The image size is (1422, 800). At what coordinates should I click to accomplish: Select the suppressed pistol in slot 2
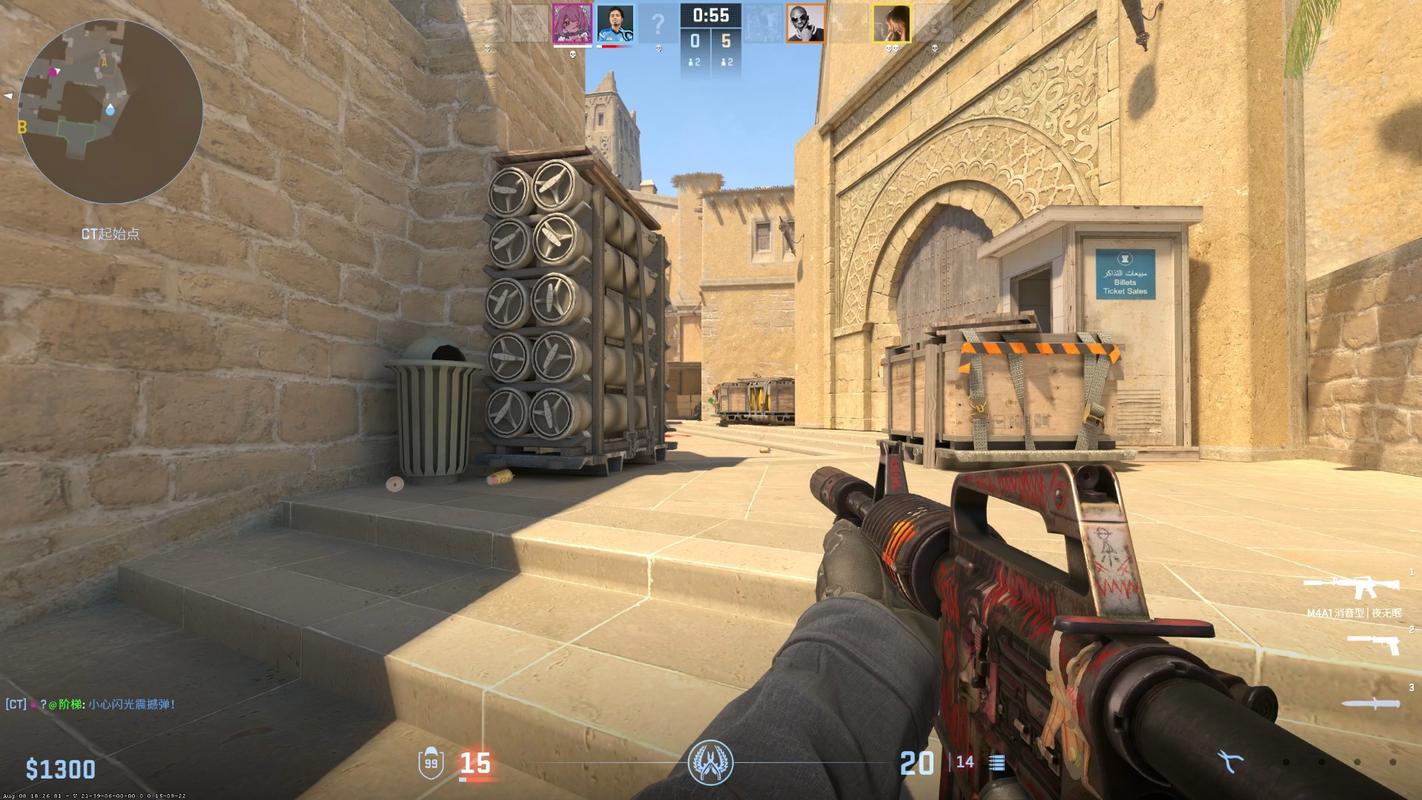[1374, 644]
